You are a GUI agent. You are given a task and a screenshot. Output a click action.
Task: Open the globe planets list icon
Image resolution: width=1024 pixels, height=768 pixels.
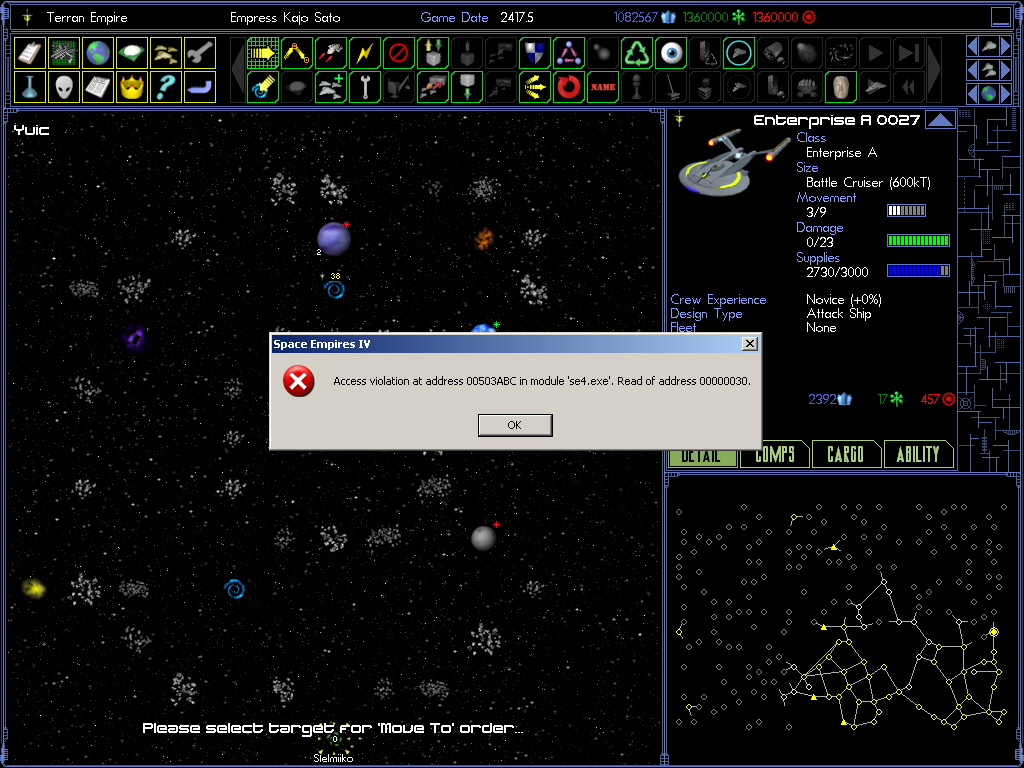click(x=97, y=52)
